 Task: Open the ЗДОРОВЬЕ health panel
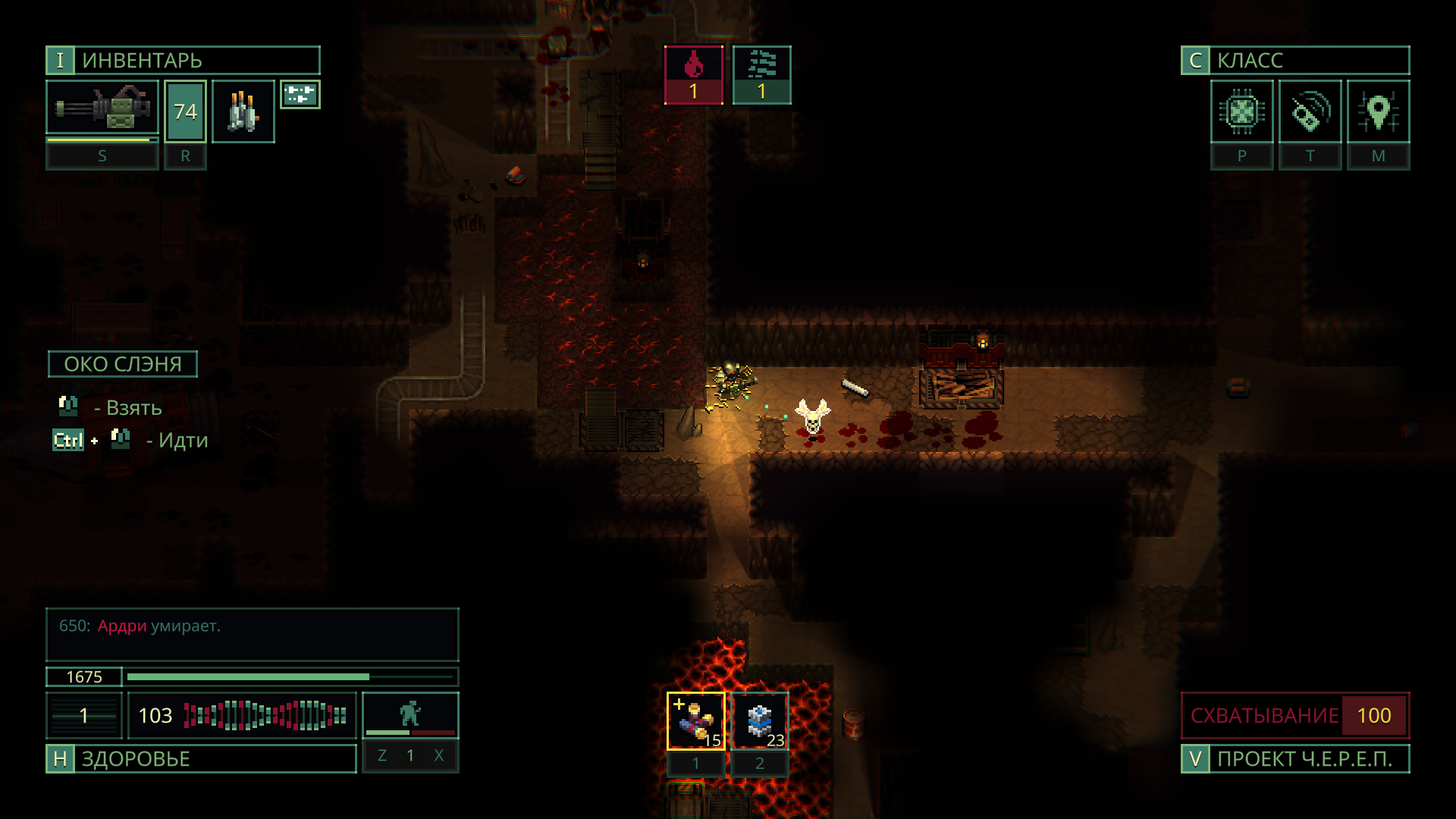201,759
